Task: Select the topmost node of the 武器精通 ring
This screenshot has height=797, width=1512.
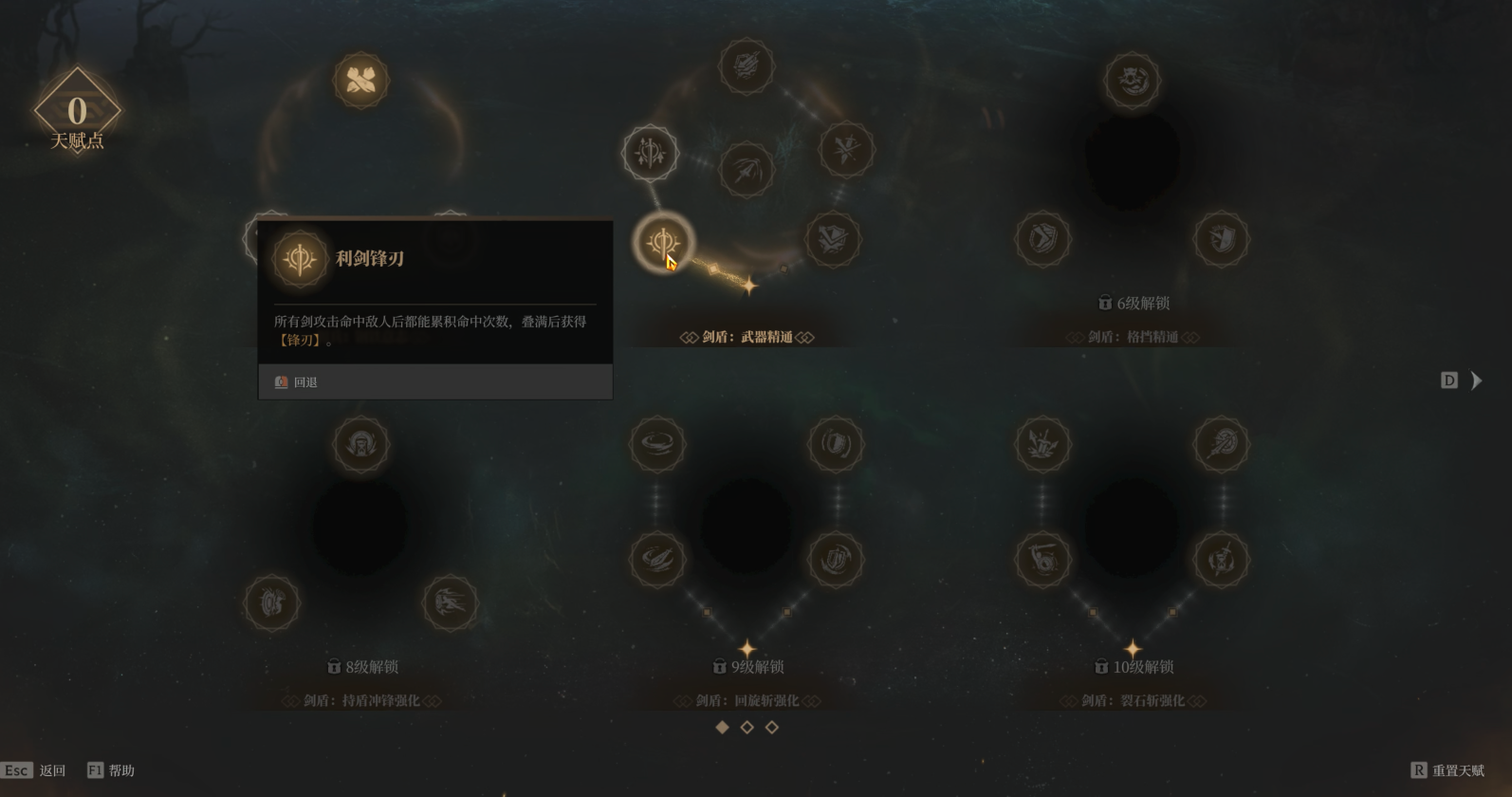Action: coord(747,66)
